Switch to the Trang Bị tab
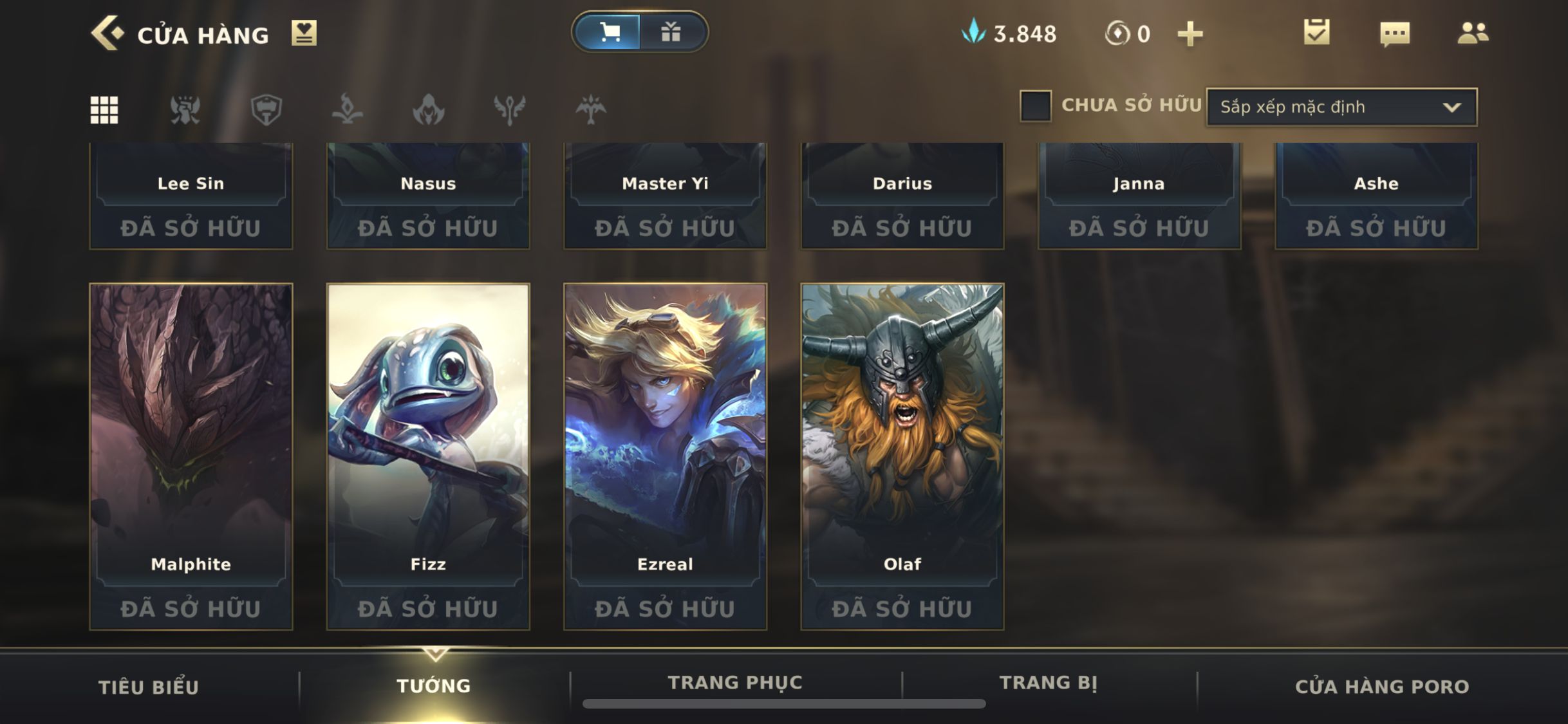This screenshot has height=724, width=1568. (1048, 683)
